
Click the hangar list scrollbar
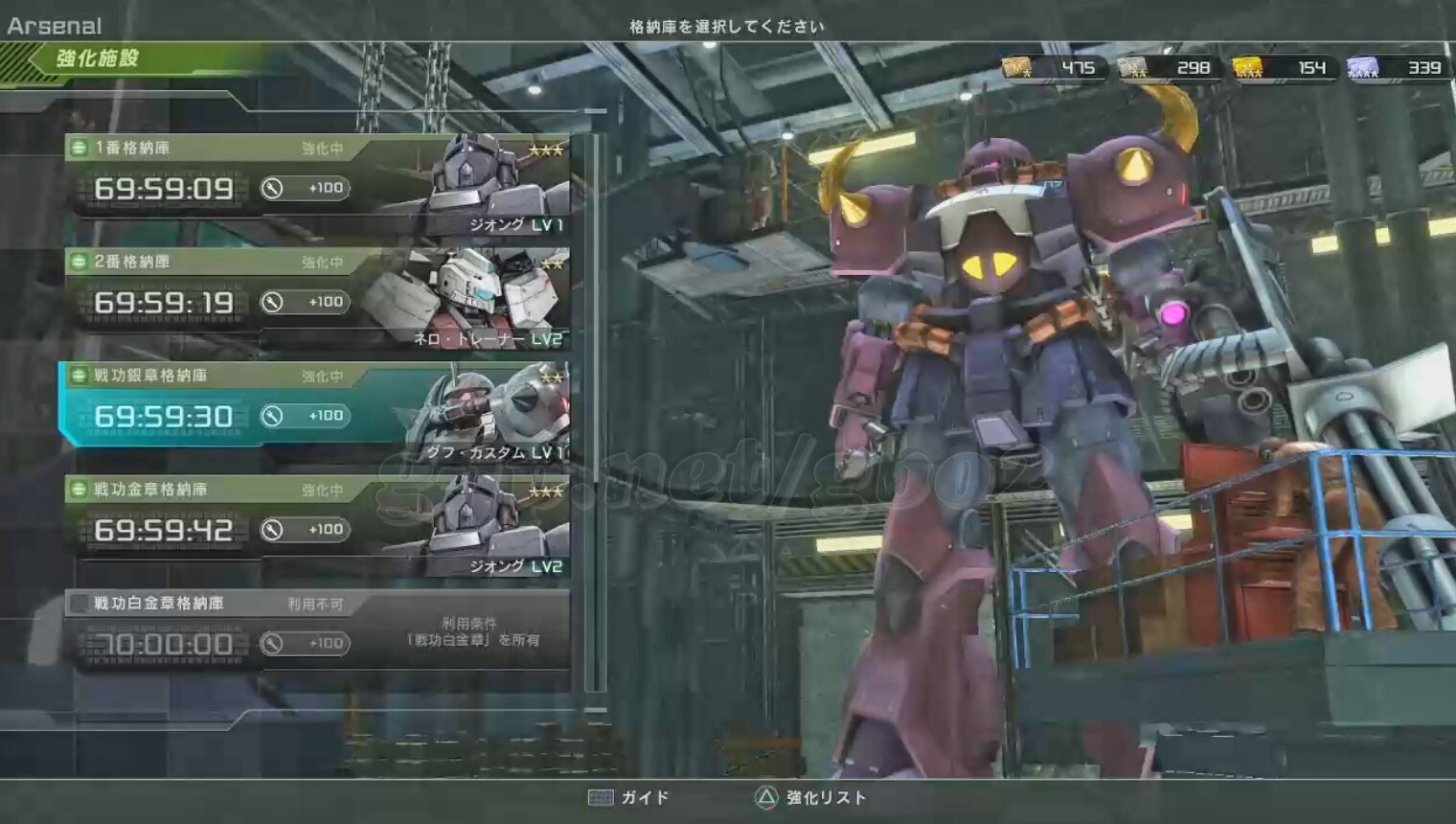[x=597, y=412]
